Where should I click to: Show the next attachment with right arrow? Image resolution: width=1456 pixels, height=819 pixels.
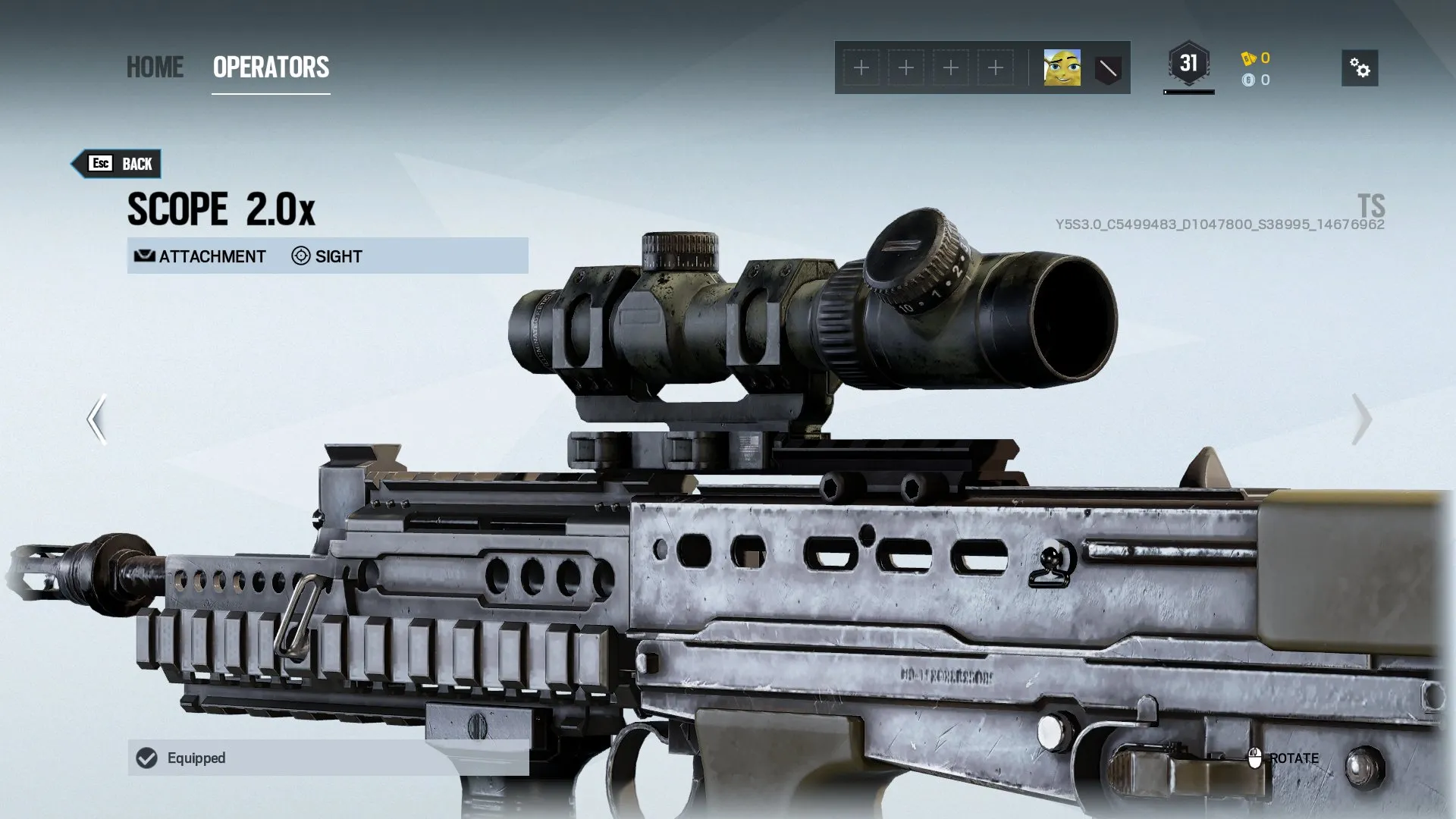tap(1362, 419)
